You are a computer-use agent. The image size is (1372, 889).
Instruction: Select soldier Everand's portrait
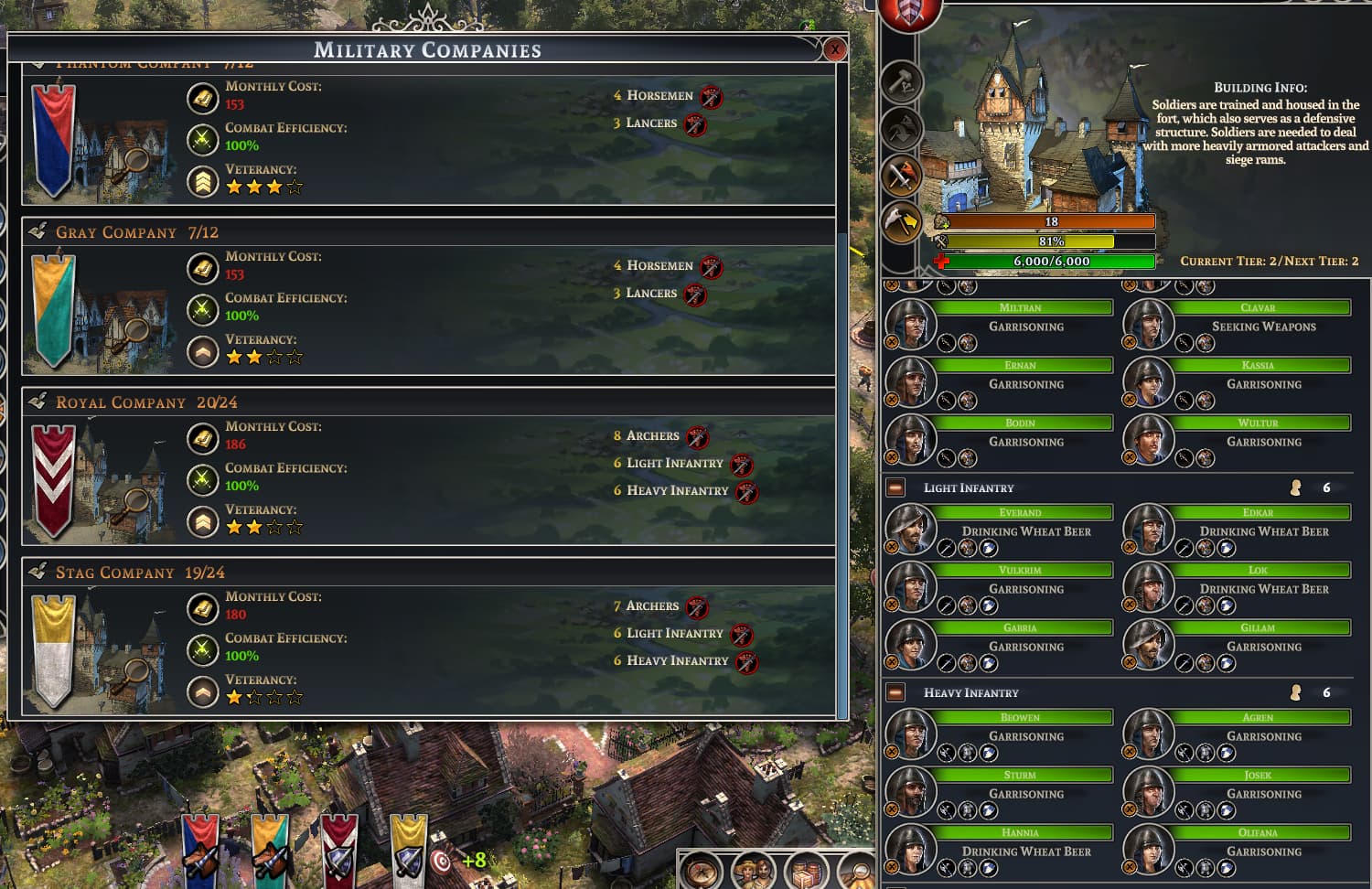(x=911, y=530)
